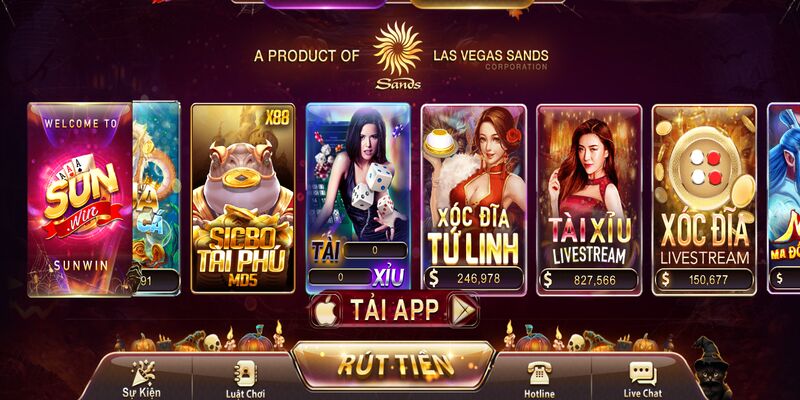The width and height of the screenshot is (800, 400).
Task: Tap the Tải App download button
Action: pyautogui.click(x=394, y=311)
